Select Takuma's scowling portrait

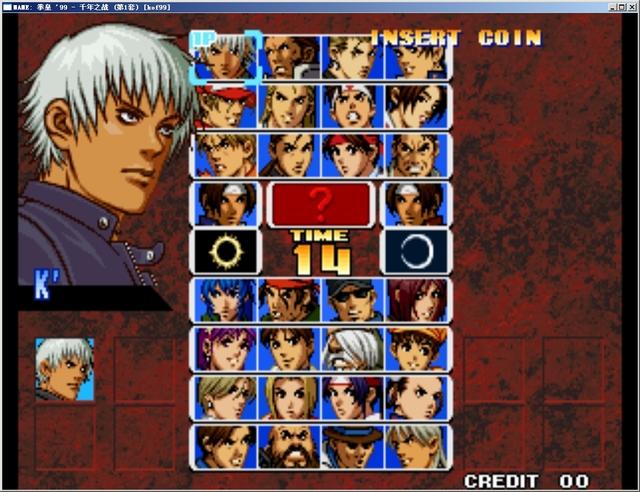click(416, 155)
